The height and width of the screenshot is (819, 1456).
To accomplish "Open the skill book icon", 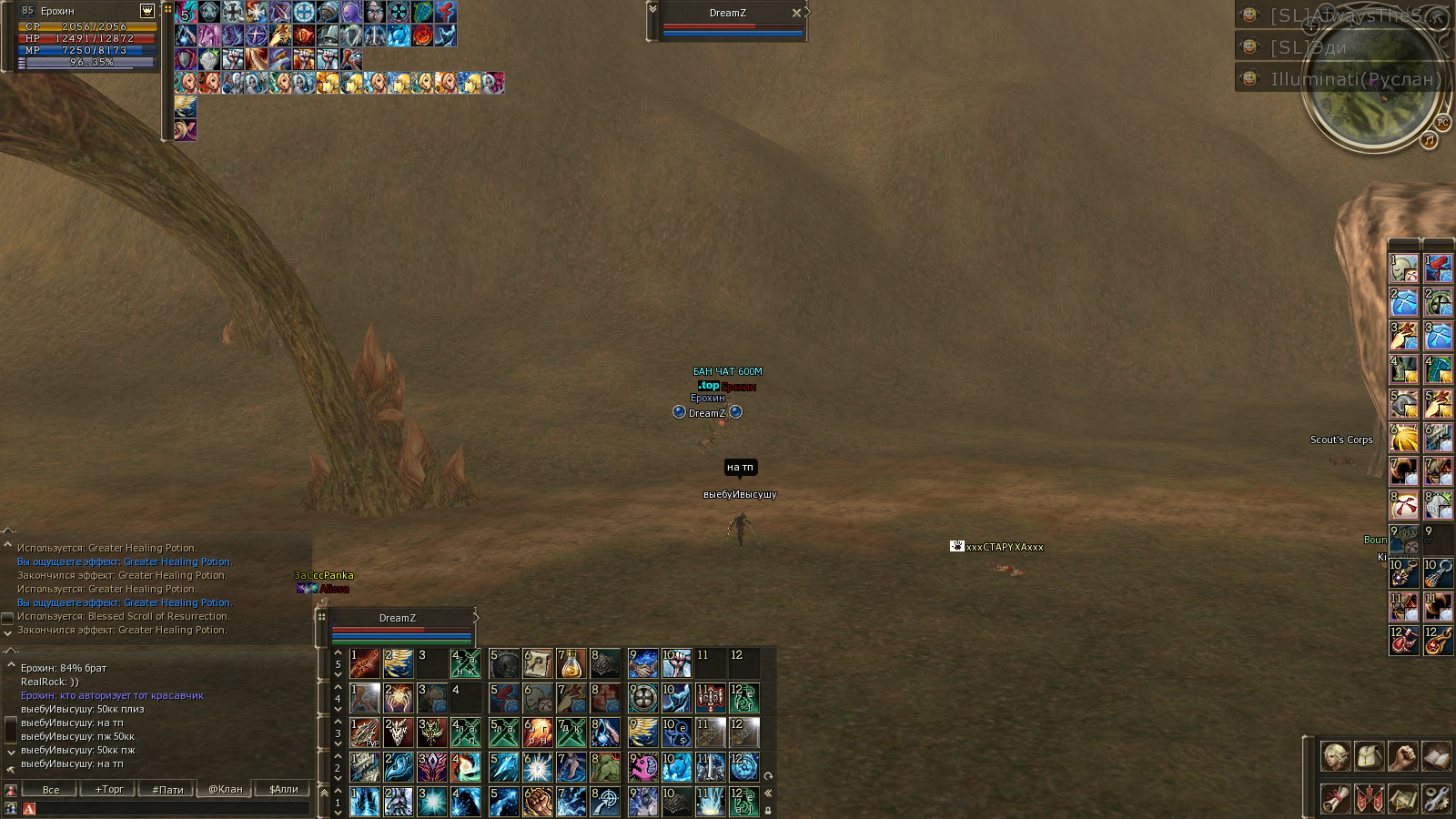I will 1436,756.
